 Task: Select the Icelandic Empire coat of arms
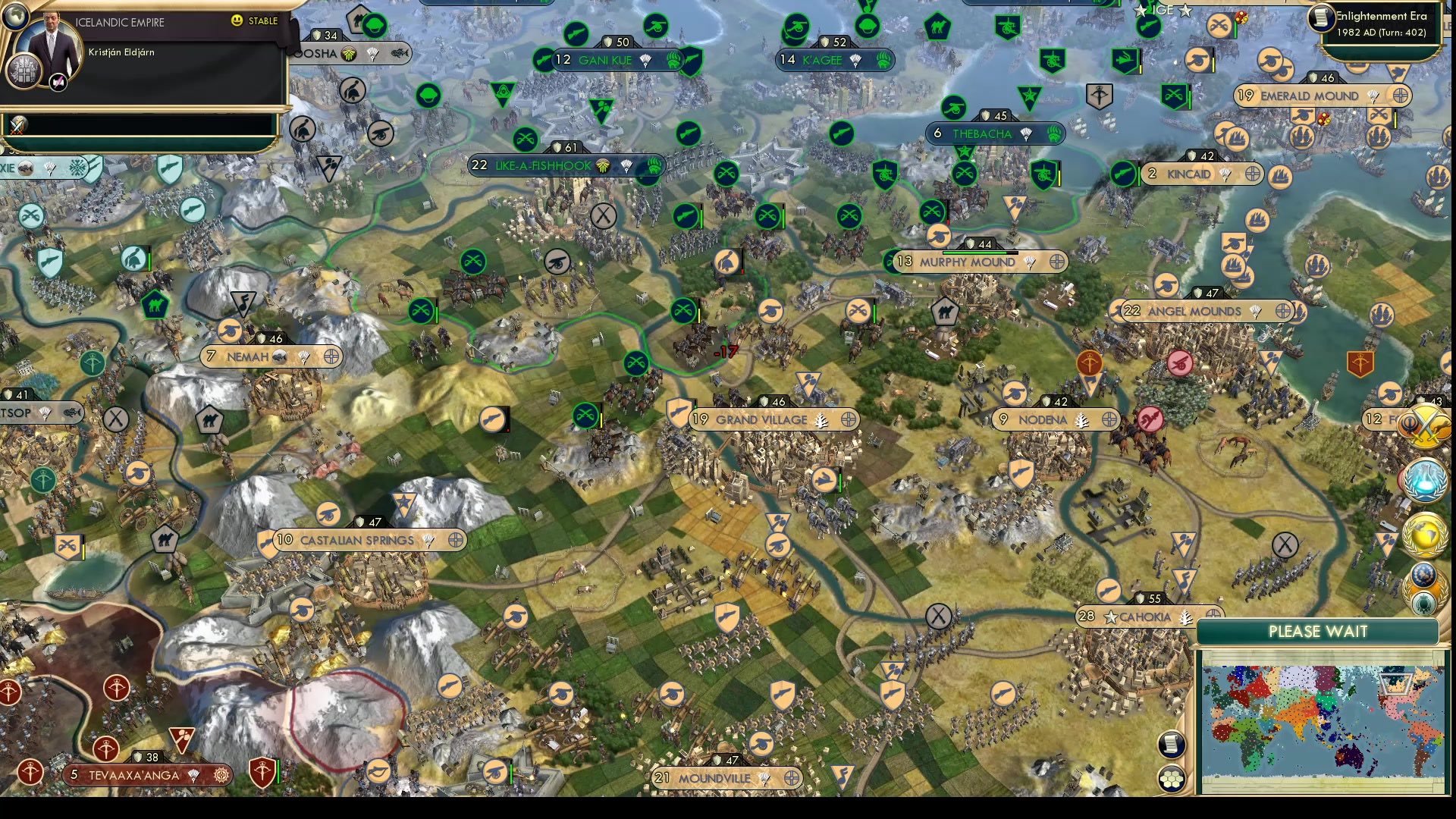25,72
